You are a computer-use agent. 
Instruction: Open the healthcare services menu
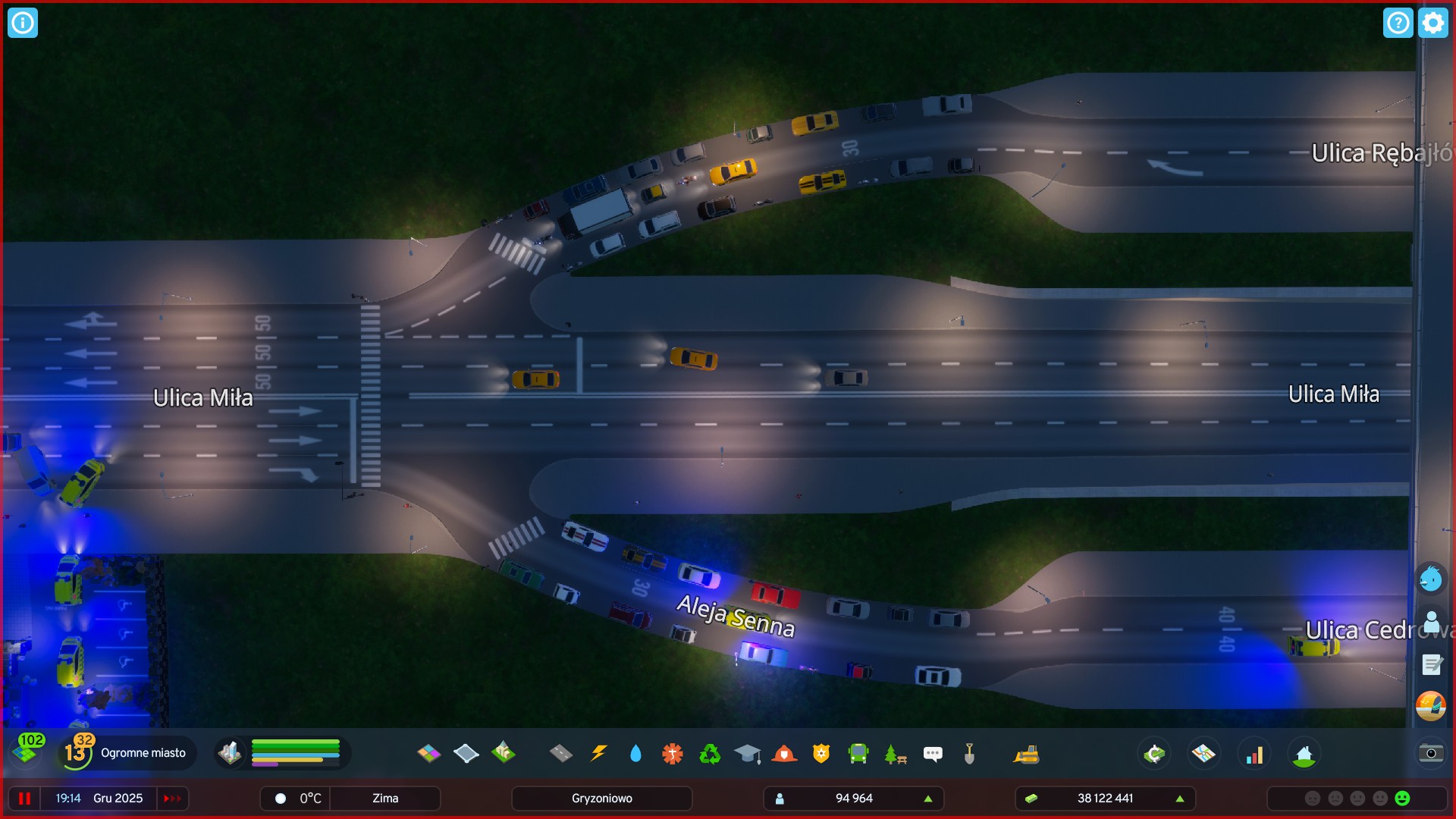pos(671,753)
